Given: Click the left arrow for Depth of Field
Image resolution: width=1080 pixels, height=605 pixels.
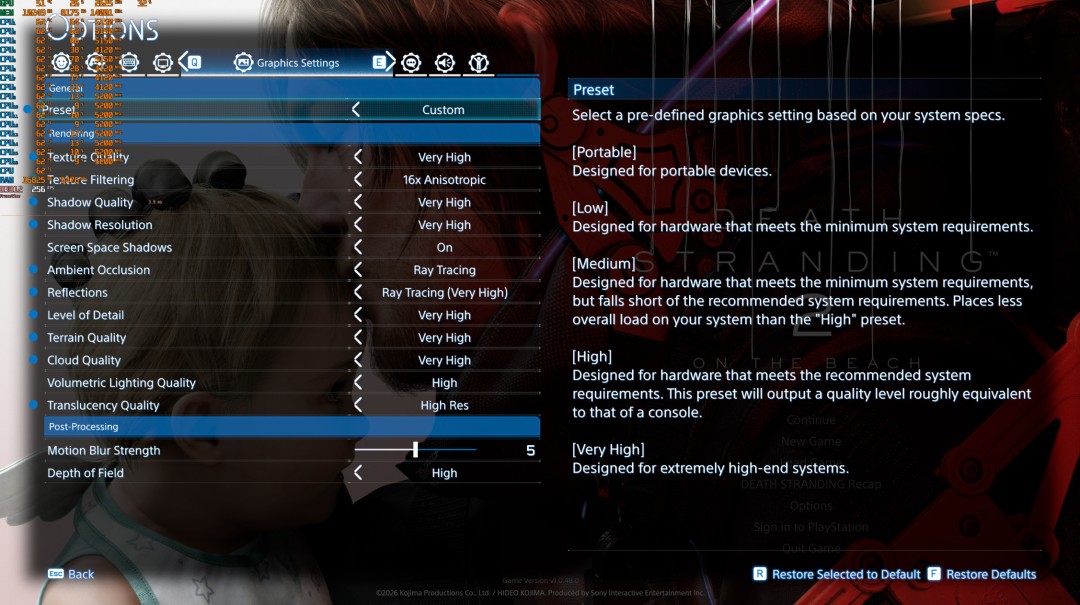Looking at the screenshot, I should [357, 473].
